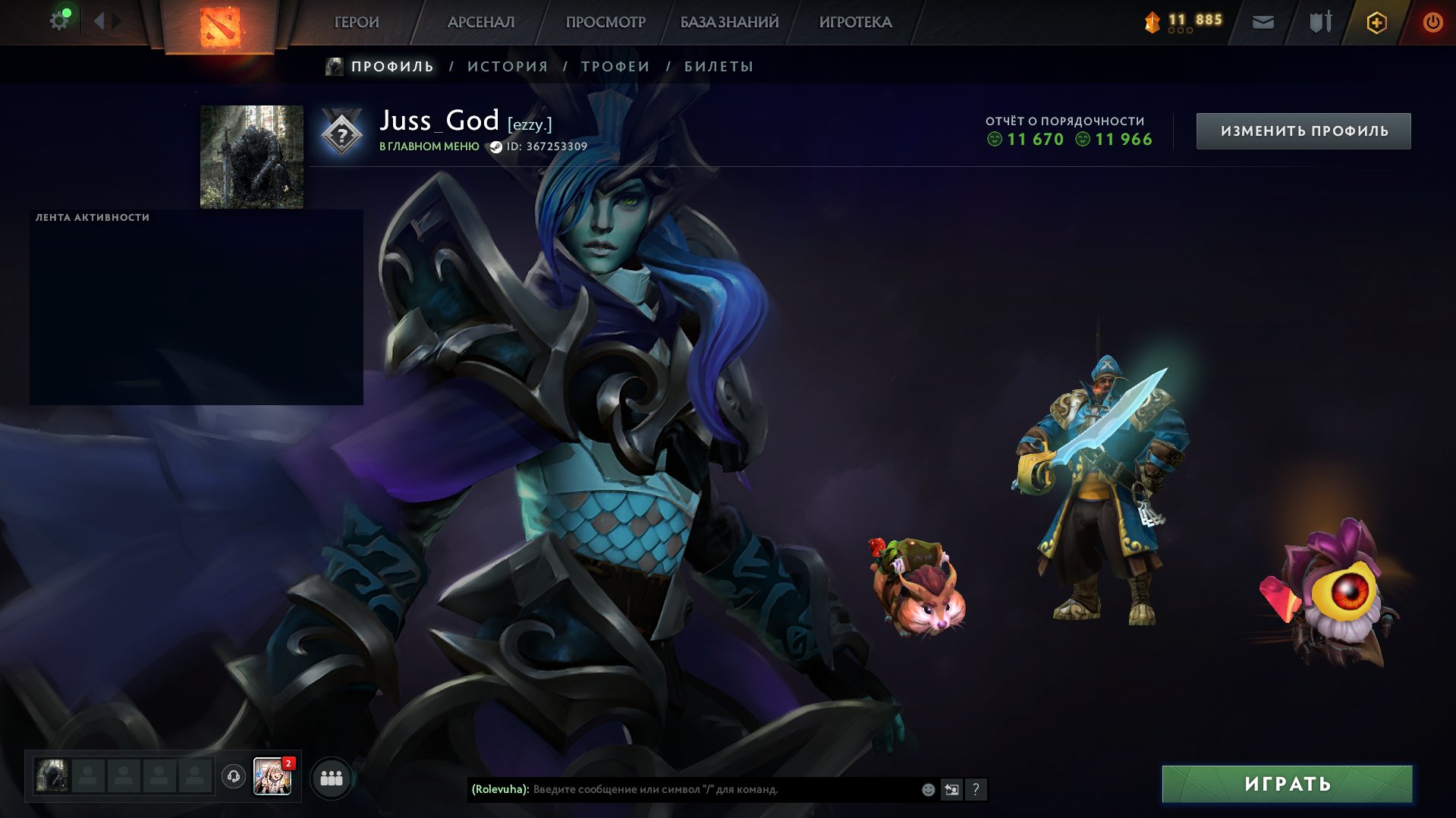Start matchmaking with the ИГРАТЬ button
This screenshot has height=818, width=1456.
pyautogui.click(x=1287, y=784)
